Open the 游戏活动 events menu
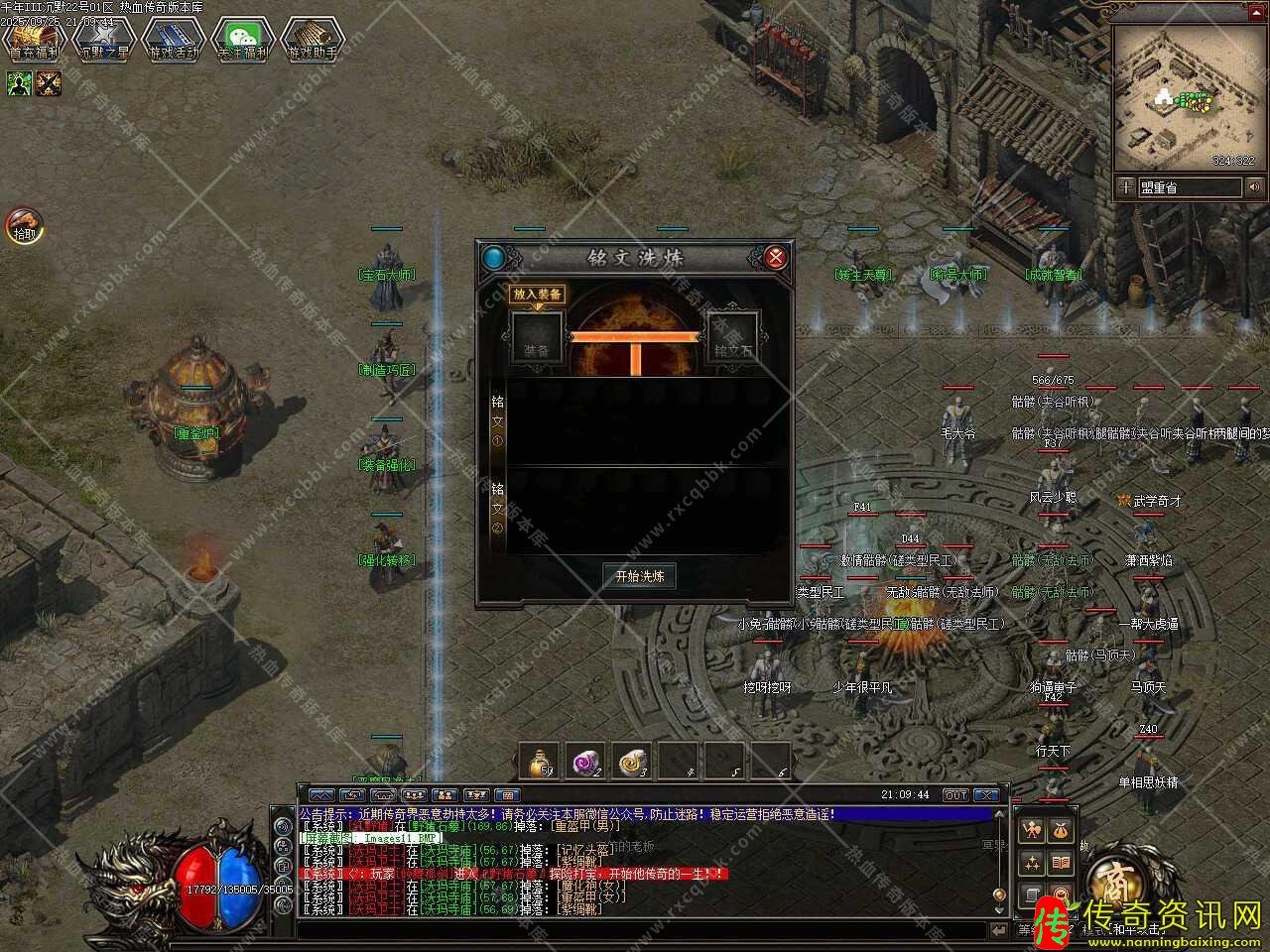 (x=174, y=40)
